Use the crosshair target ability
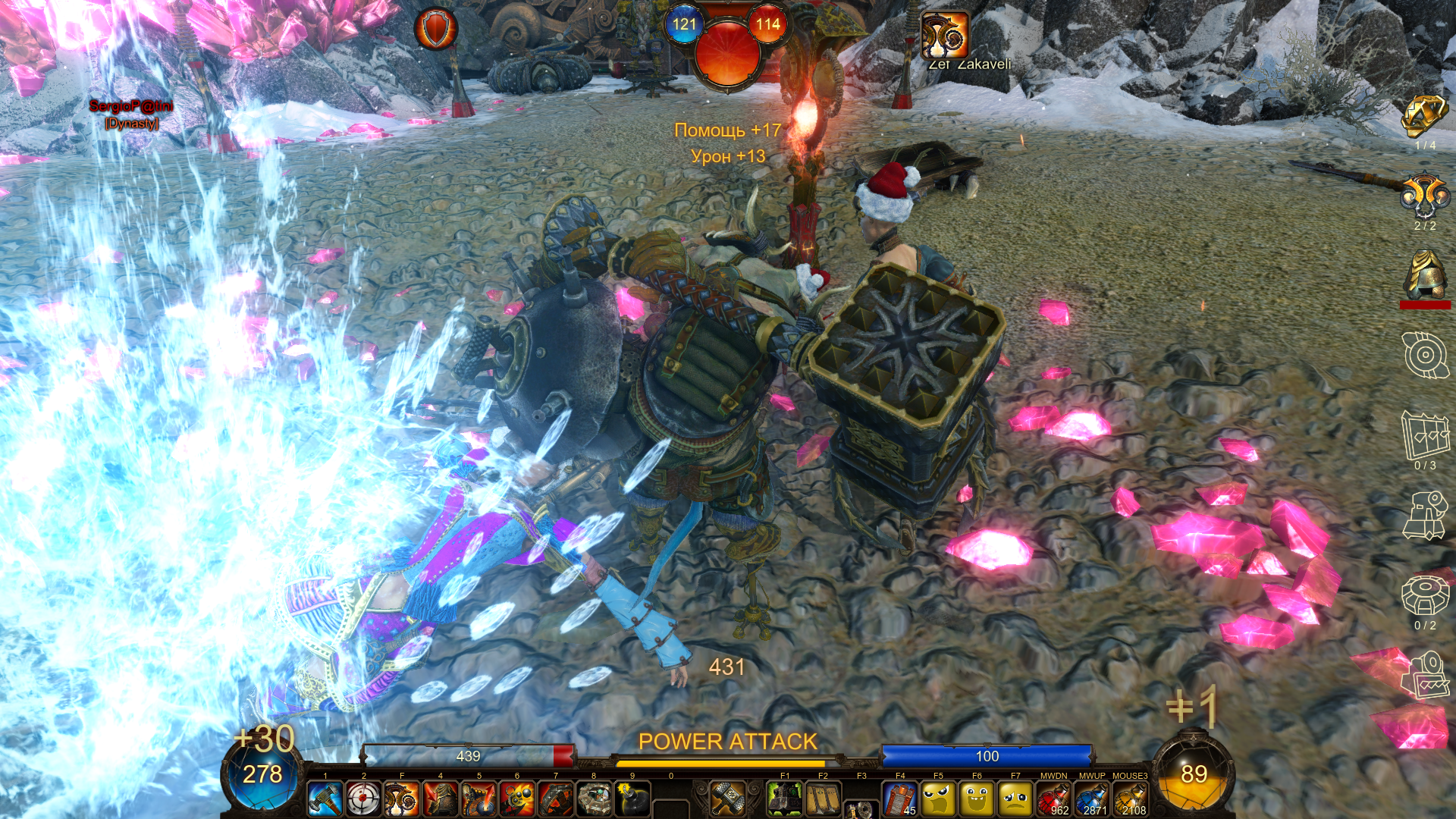The width and height of the screenshot is (1456, 819). (364, 799)
